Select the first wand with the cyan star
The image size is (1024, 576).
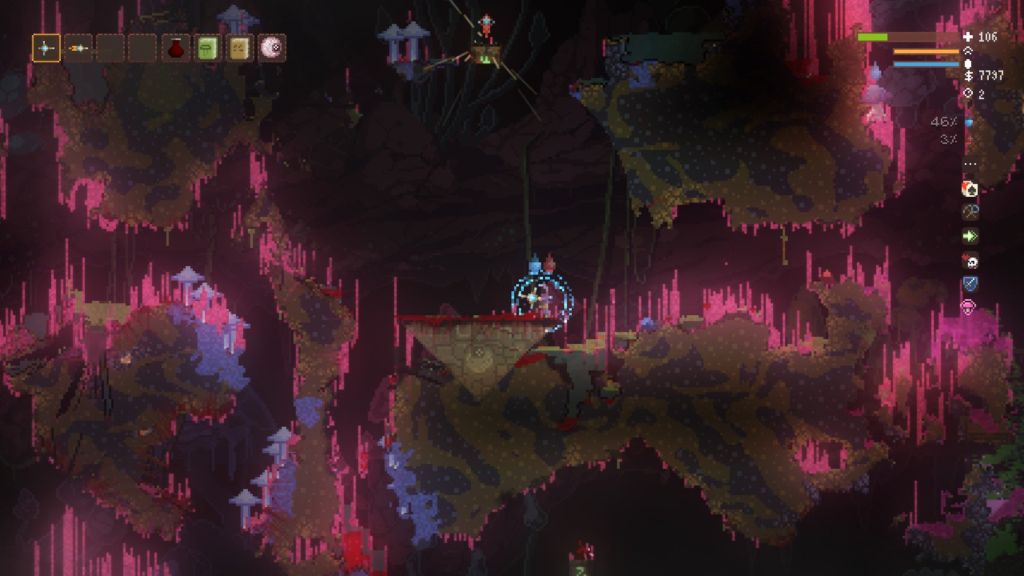46,47
